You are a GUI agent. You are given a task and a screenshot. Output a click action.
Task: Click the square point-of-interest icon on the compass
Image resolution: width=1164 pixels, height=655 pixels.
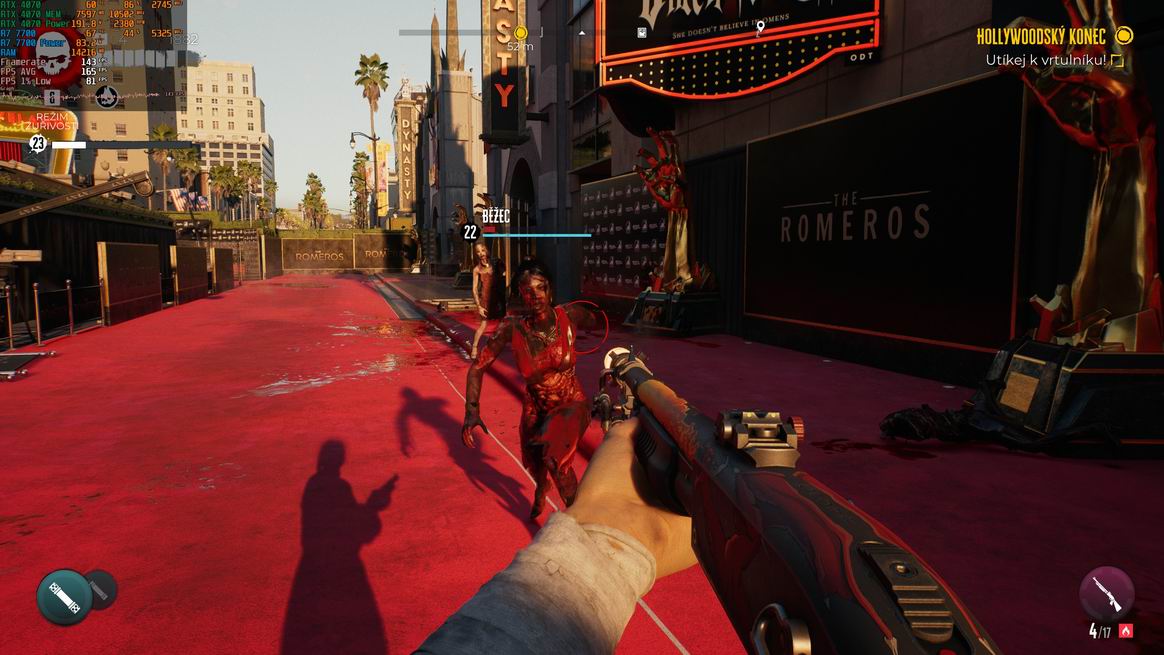[642, 32]
